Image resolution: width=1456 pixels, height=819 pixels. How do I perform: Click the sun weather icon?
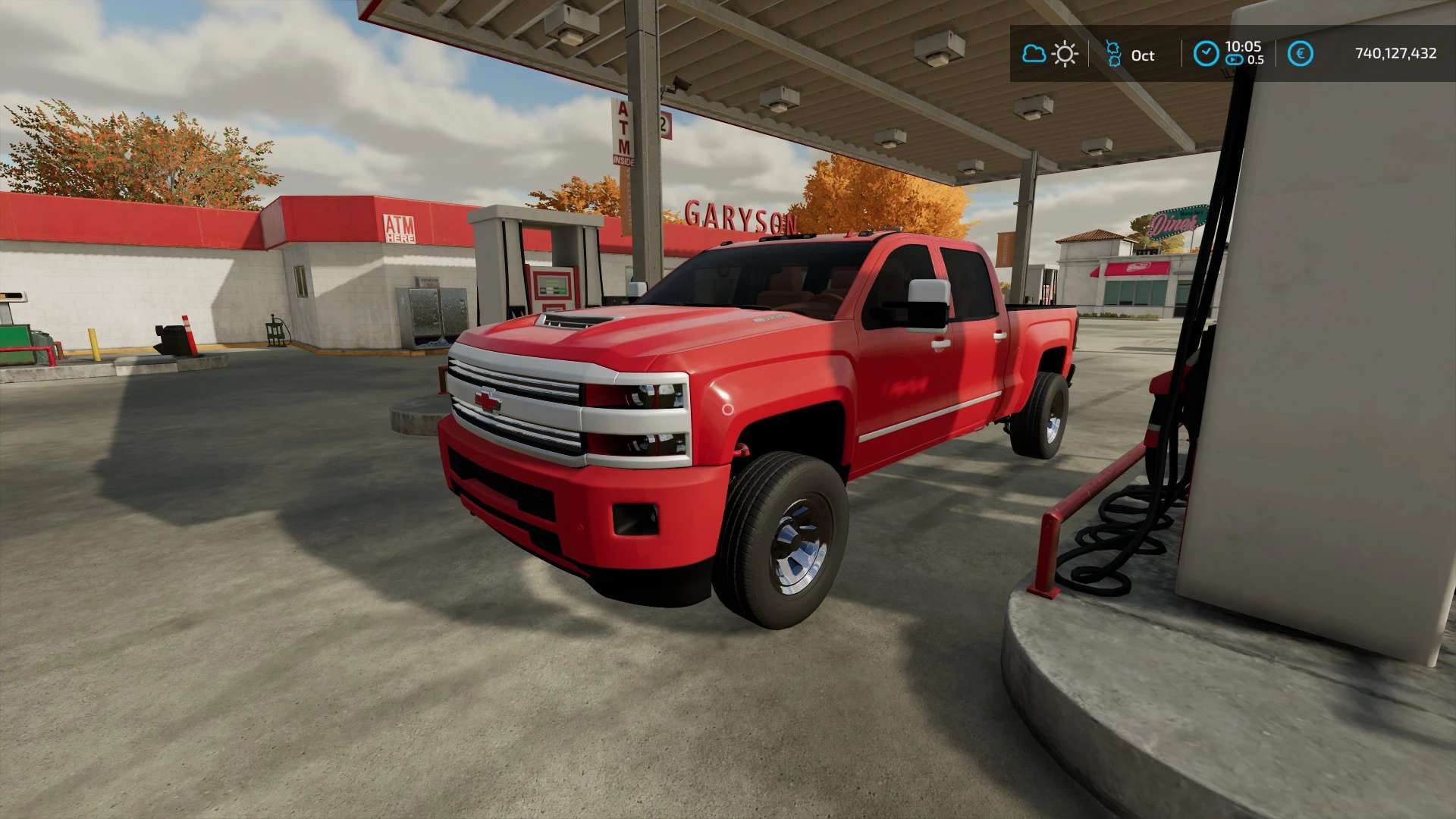click(1065, 54)
